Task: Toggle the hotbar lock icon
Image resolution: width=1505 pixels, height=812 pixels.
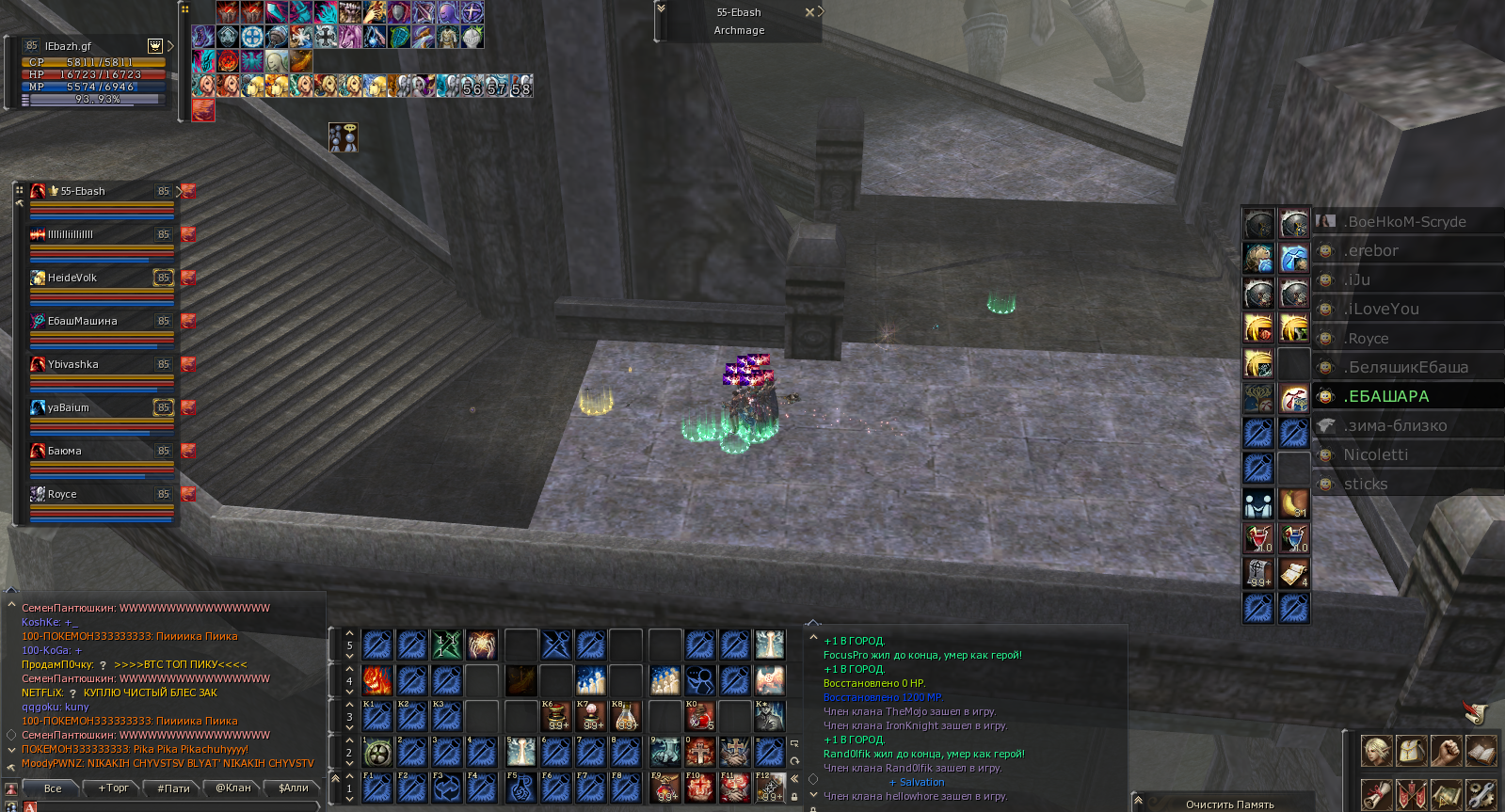Action: tap(794, 797)
